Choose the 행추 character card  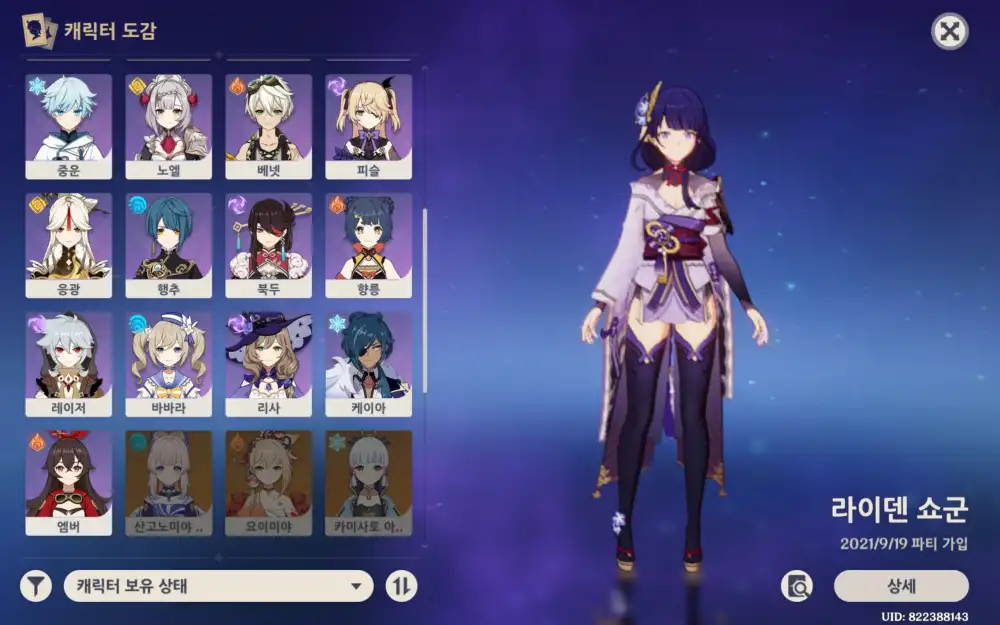pyautogui.click(x=168, y=244)
